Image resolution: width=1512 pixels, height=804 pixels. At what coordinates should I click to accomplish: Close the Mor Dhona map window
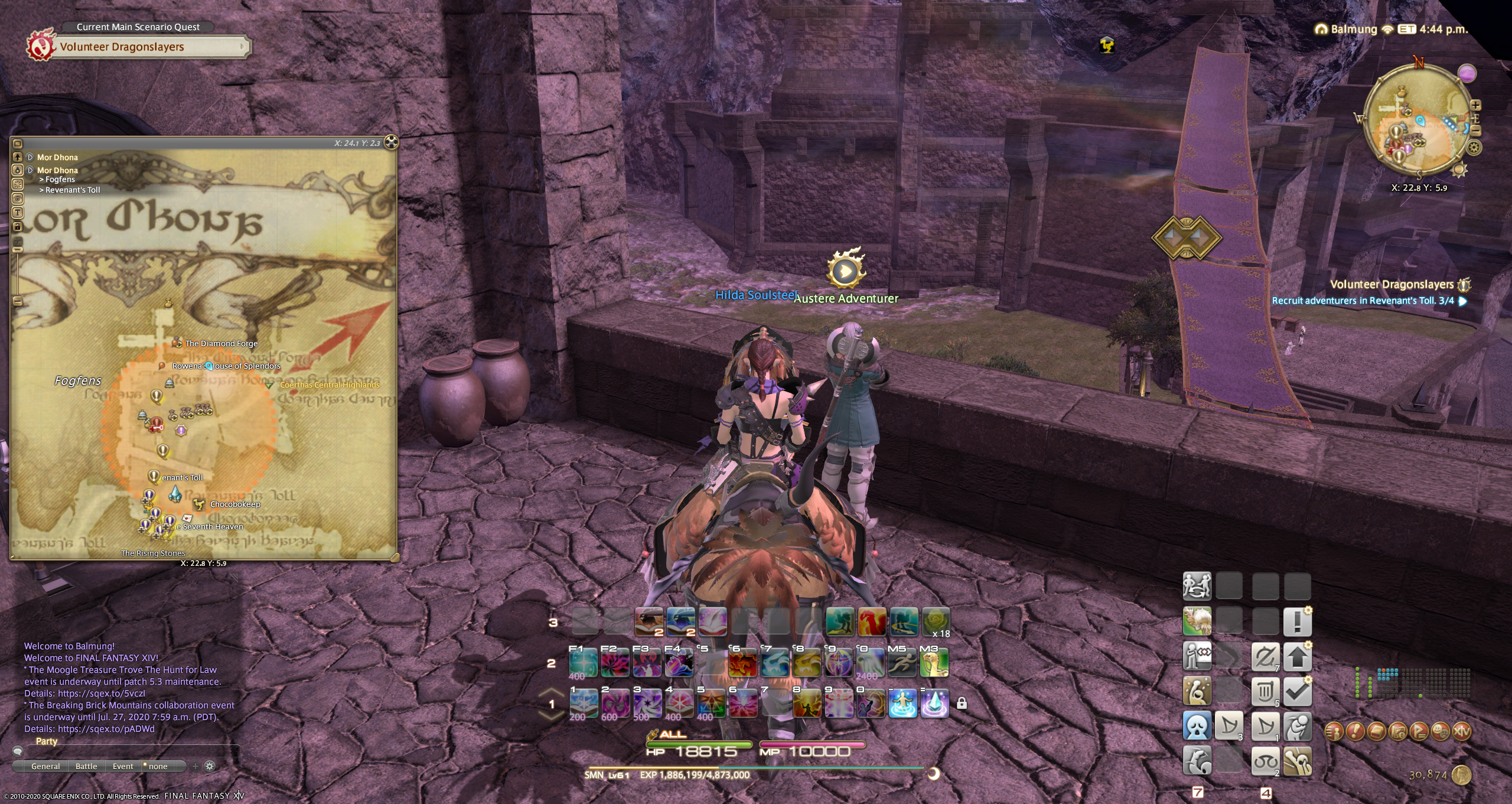(391, 142)
